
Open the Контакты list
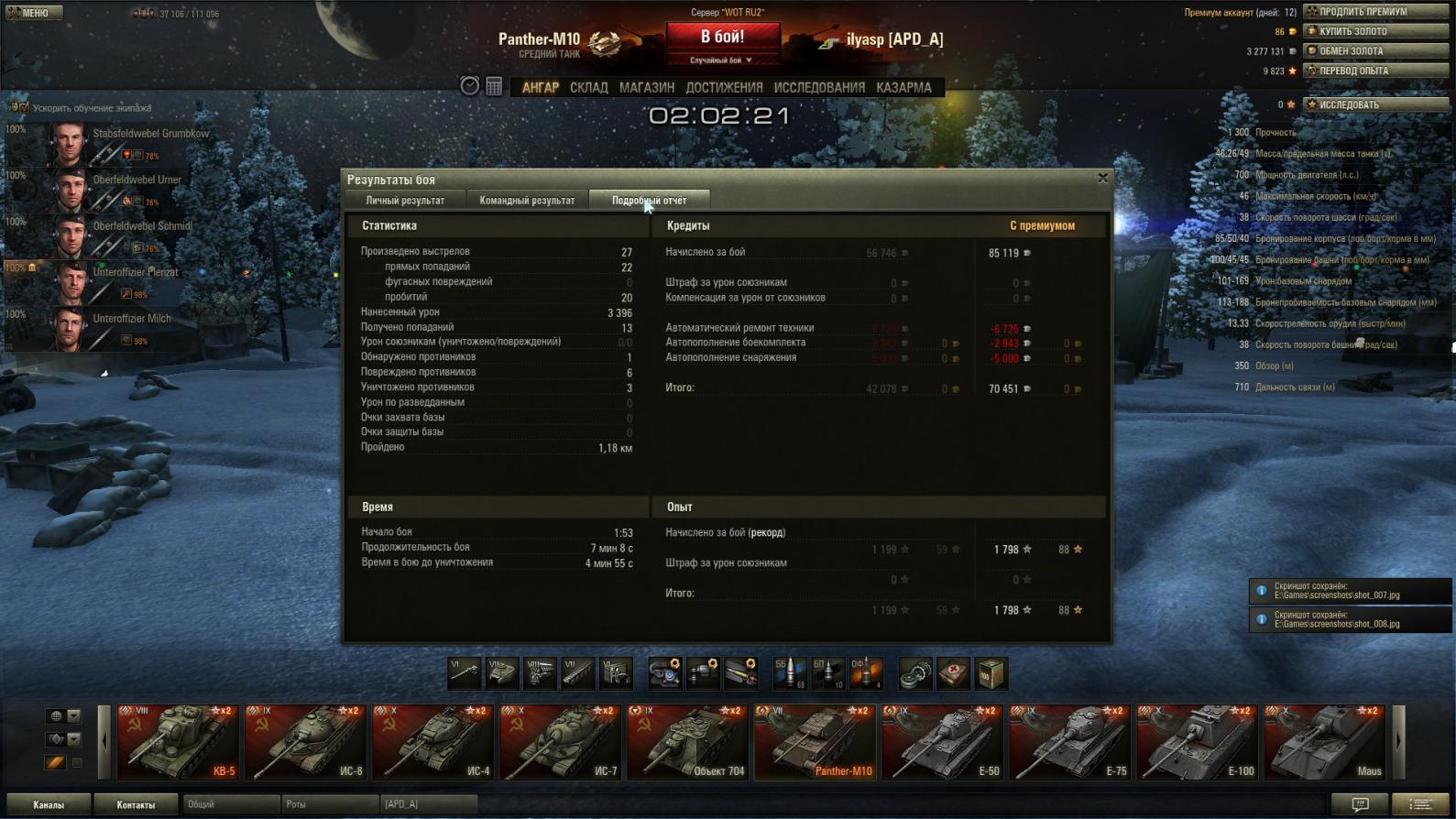coord(136,804)
